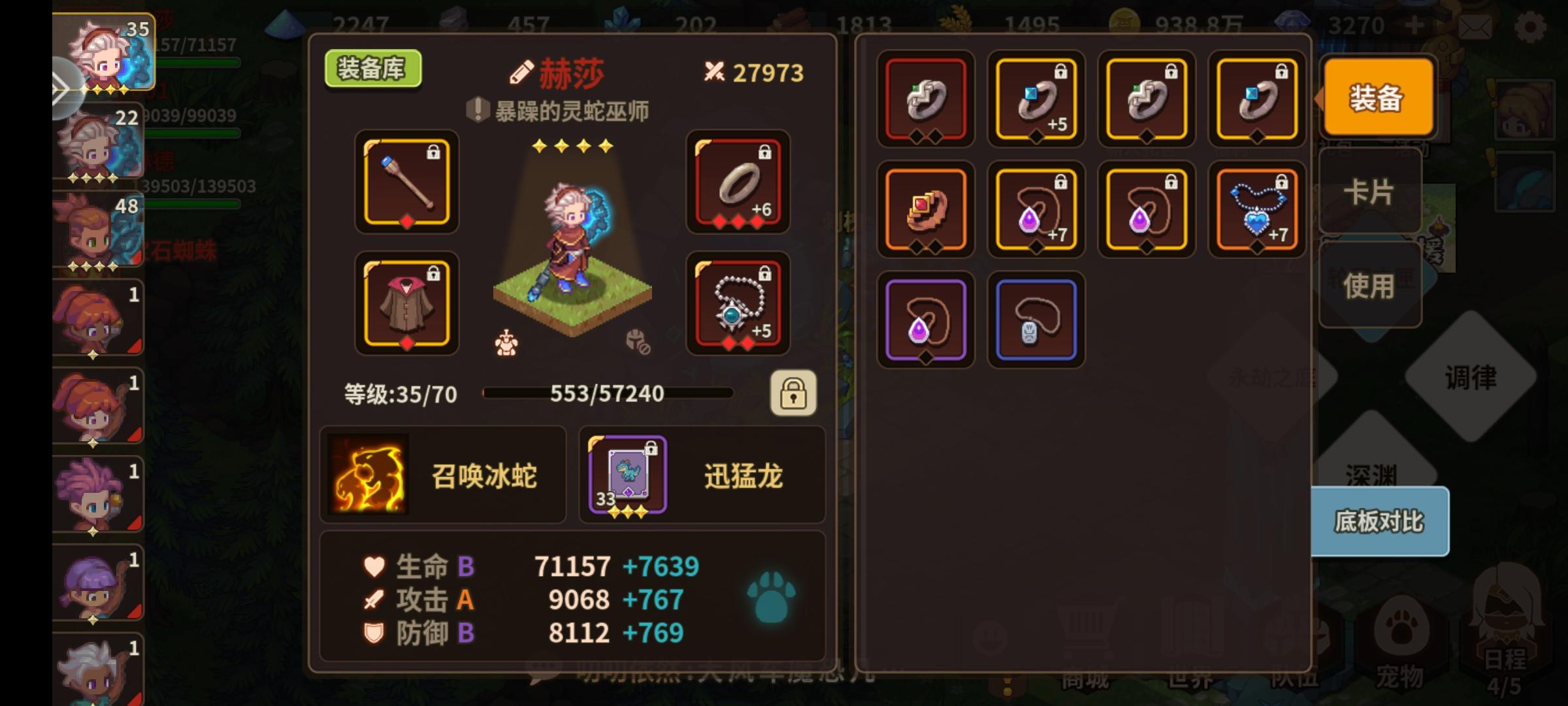
Task: Click the 召唤冰蛇 skill icon
Action: 368,475
